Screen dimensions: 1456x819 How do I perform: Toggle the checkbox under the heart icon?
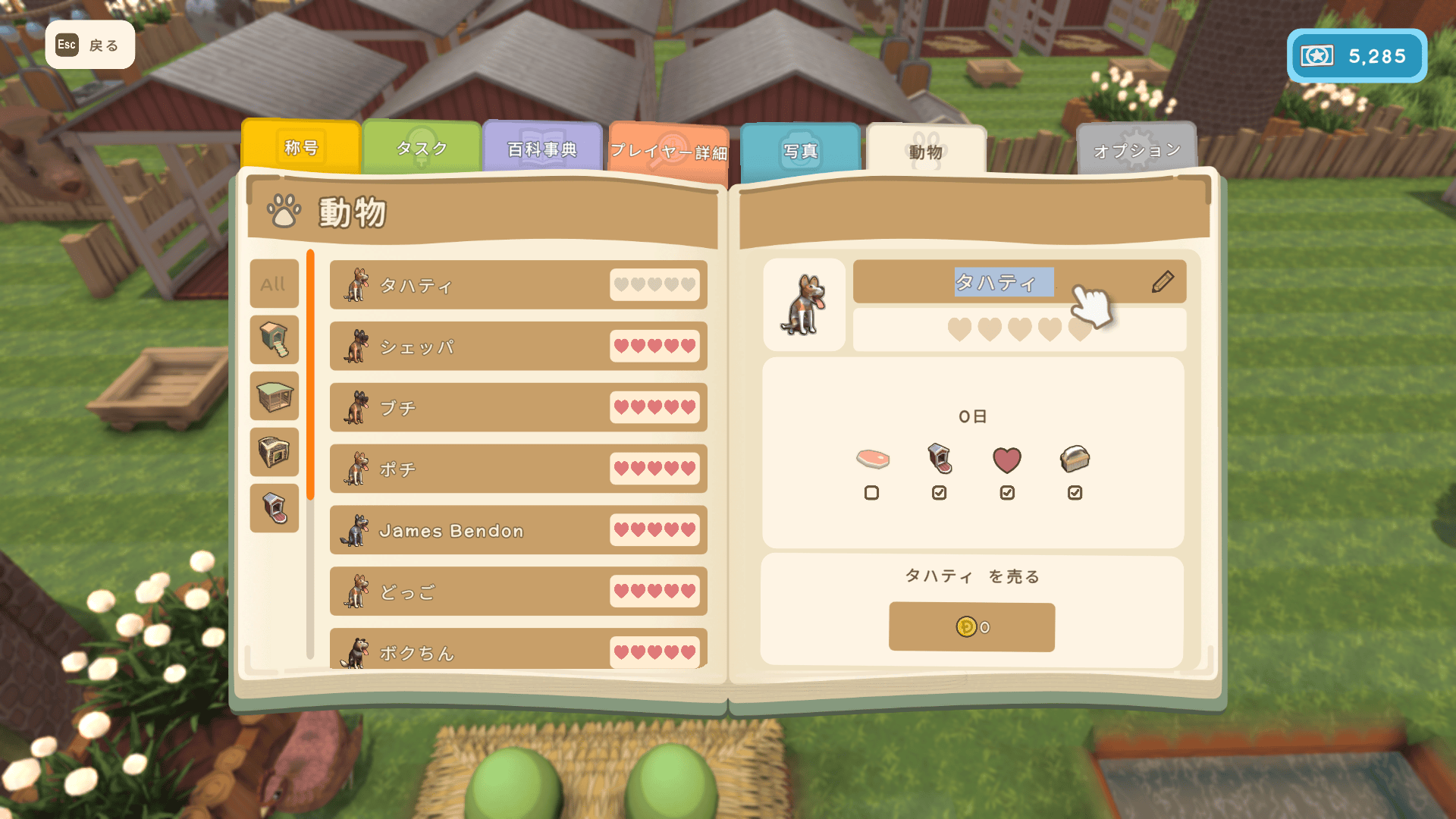point(1007,493)
